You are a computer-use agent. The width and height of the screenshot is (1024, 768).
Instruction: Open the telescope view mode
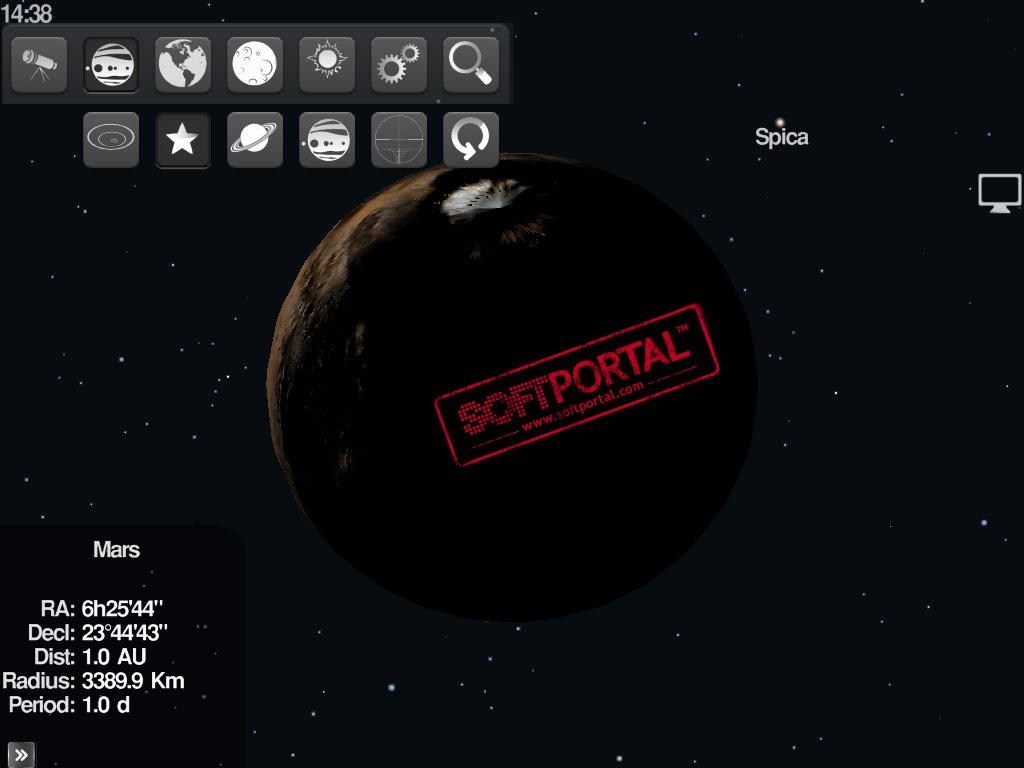[x=39, y=65]
